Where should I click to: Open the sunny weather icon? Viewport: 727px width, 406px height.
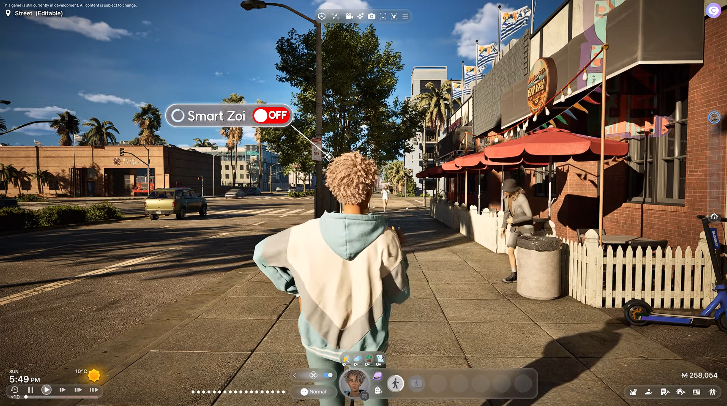coord(94,375)
